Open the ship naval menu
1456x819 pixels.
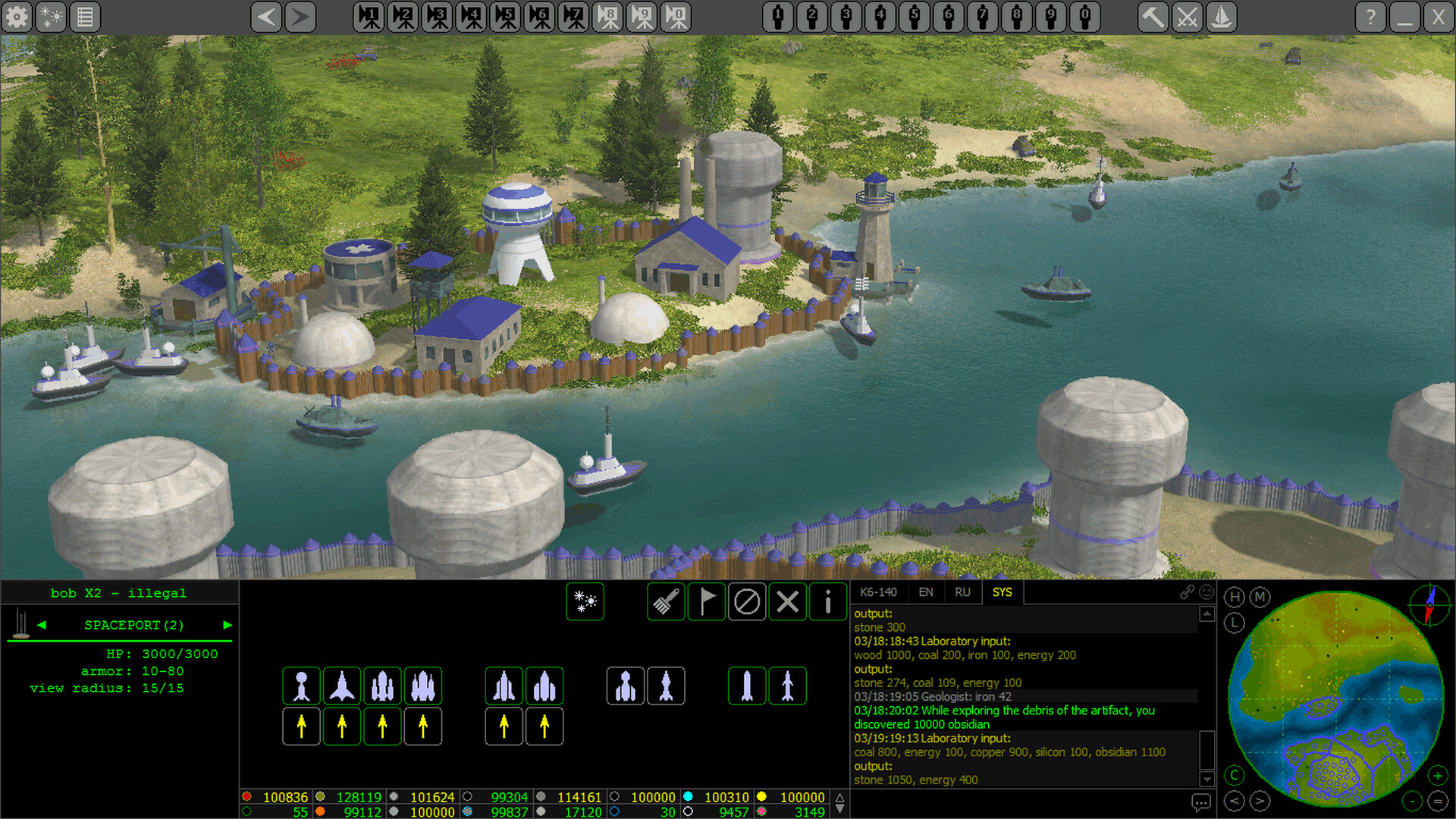coord(1221,17)
